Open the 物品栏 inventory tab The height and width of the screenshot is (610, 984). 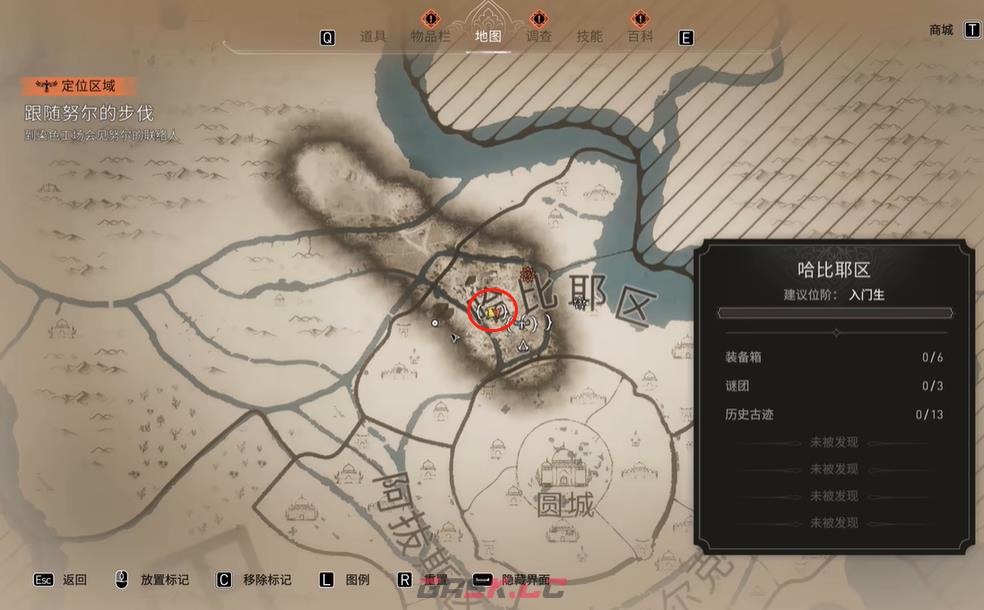pos(430,37)
